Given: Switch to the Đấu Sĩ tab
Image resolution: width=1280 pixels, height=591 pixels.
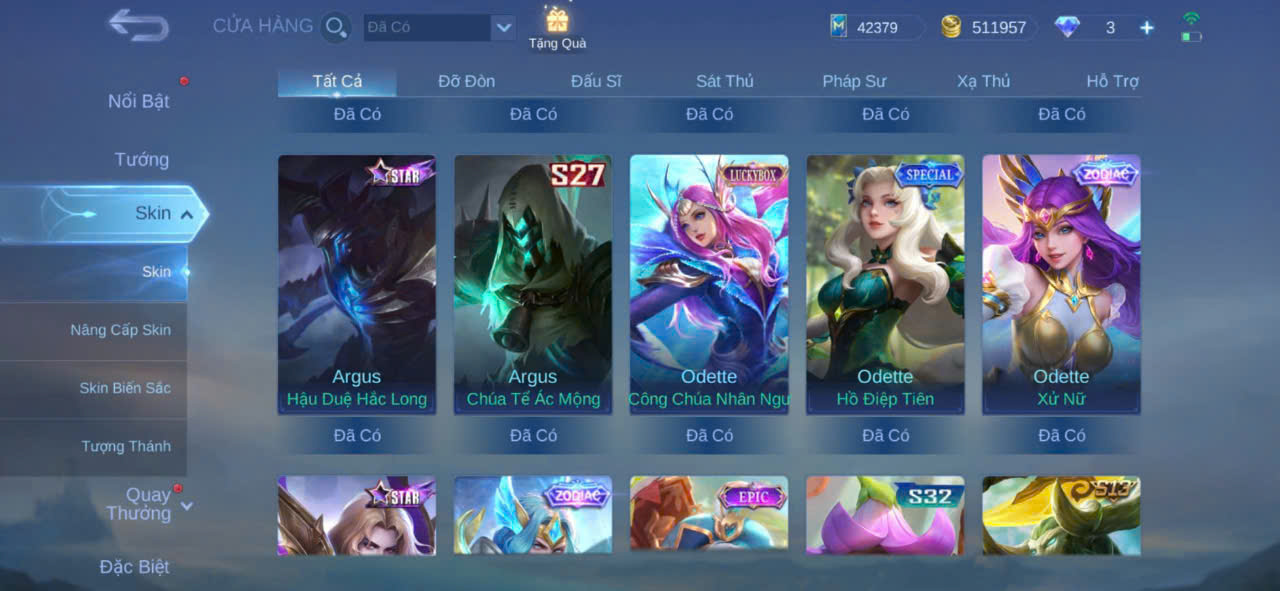Looking at the screenshot, I should pyautogui.click(x=596, y=81).
